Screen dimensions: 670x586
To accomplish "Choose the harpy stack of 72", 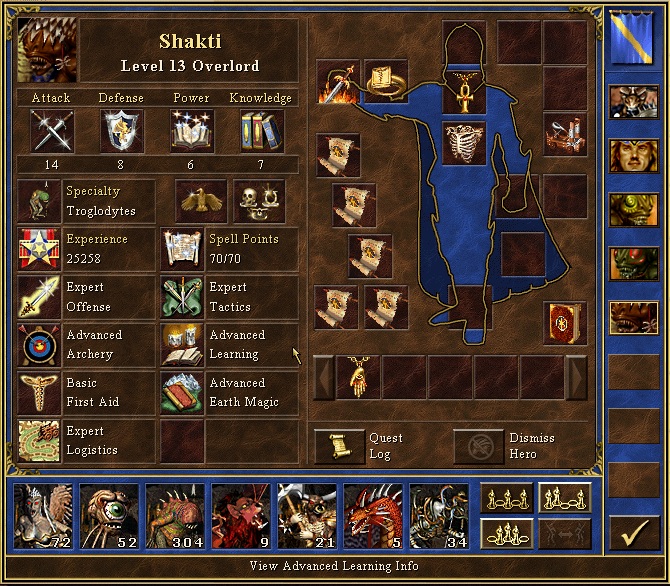I will [x=42, y=516].
